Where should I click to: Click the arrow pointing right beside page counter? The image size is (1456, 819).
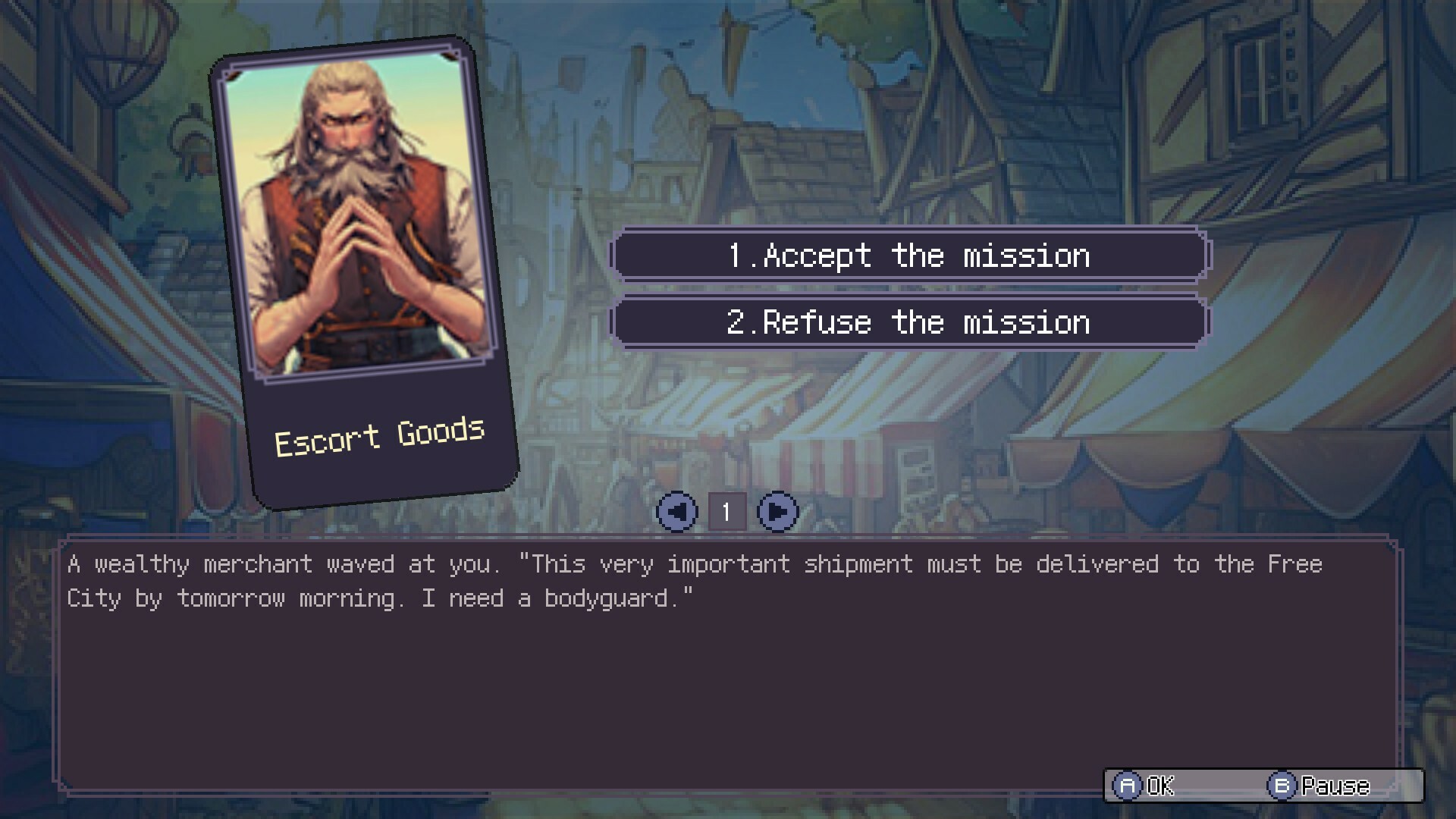coord(777,510)
